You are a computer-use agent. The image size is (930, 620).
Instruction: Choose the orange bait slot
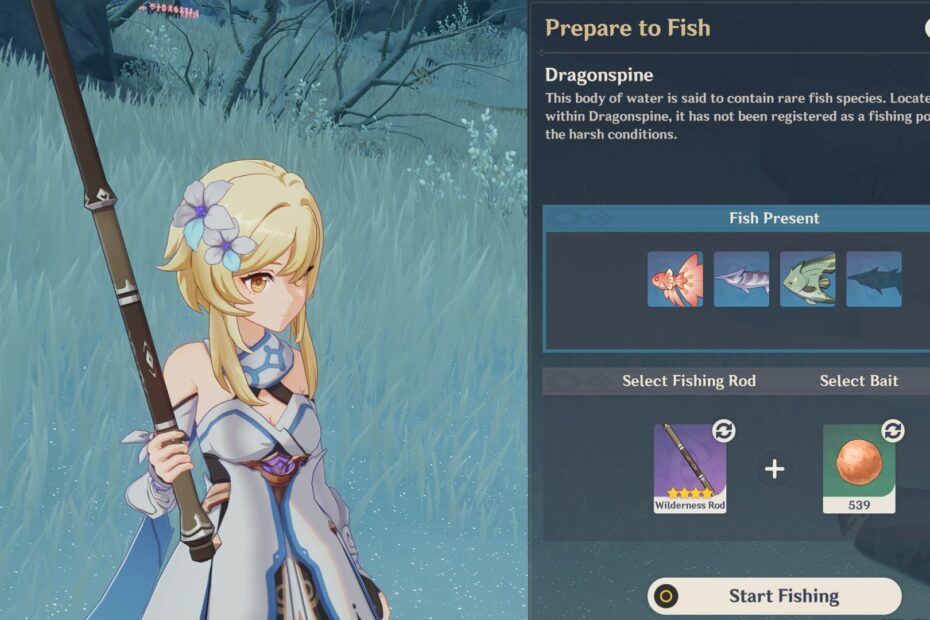tap(858, 468)
